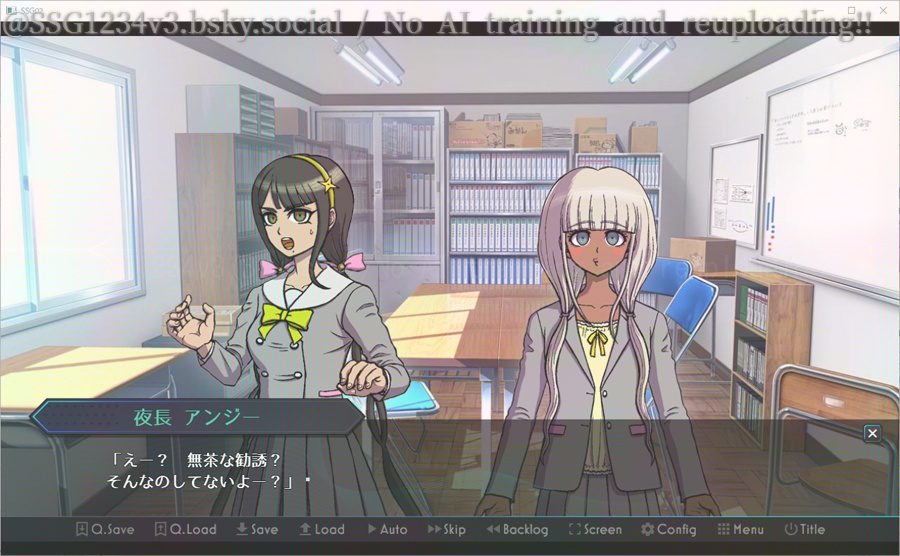This screenshot has width=900, height=556.
Task: Open the Q.Save quick save option
Action: click(105, 530)
